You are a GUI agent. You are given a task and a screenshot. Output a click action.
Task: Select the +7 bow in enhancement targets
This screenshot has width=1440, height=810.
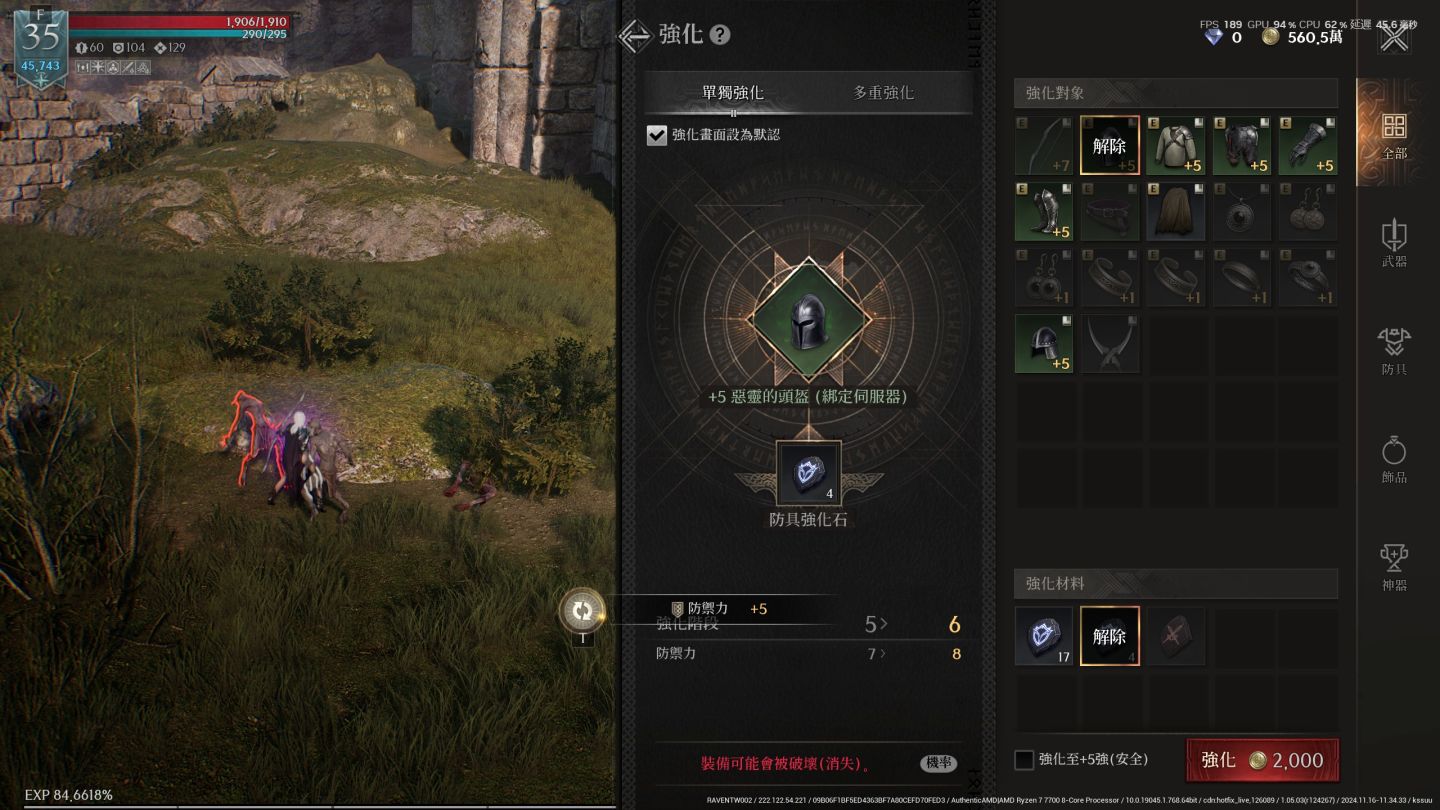coord(1044,146)
